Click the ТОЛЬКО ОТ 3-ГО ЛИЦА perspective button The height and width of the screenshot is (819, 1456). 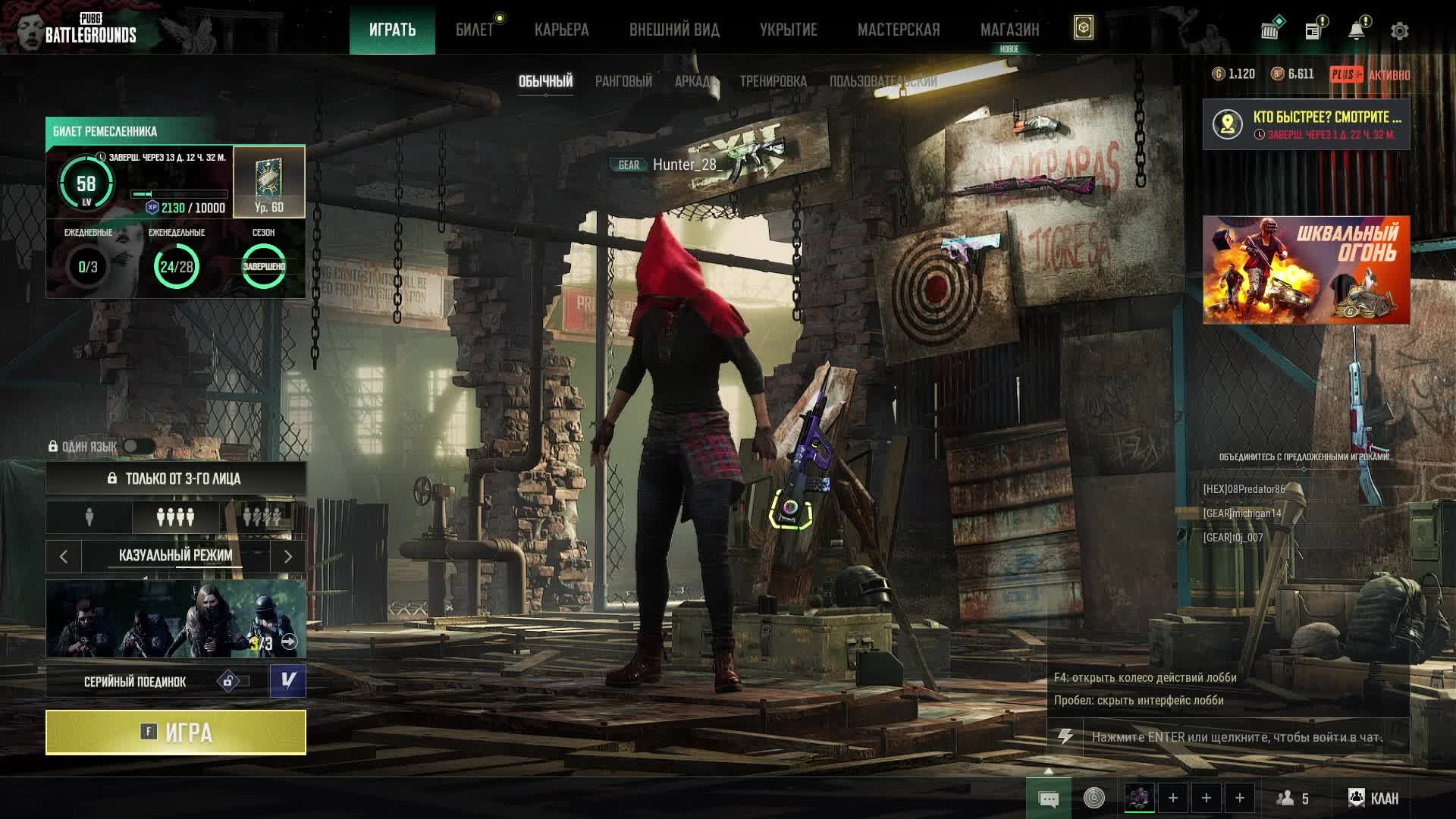coord(175,479)
